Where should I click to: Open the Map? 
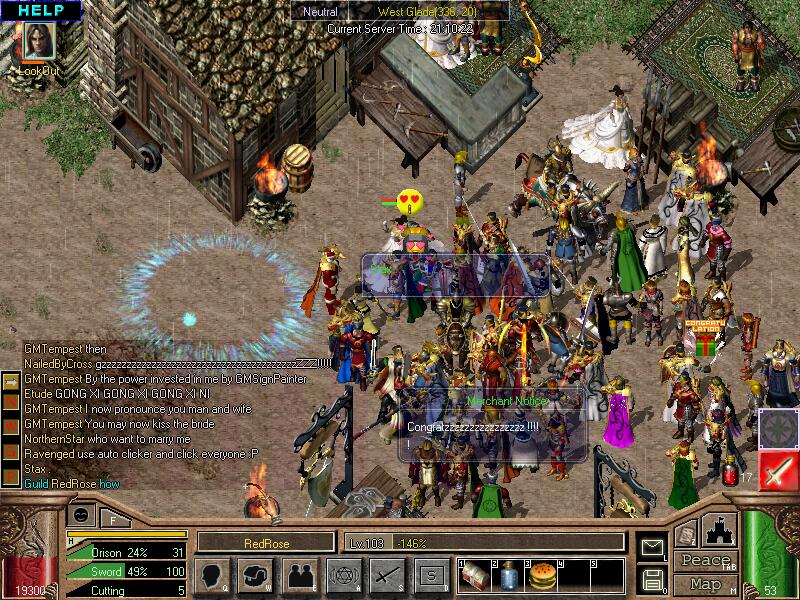pos(704,584)
